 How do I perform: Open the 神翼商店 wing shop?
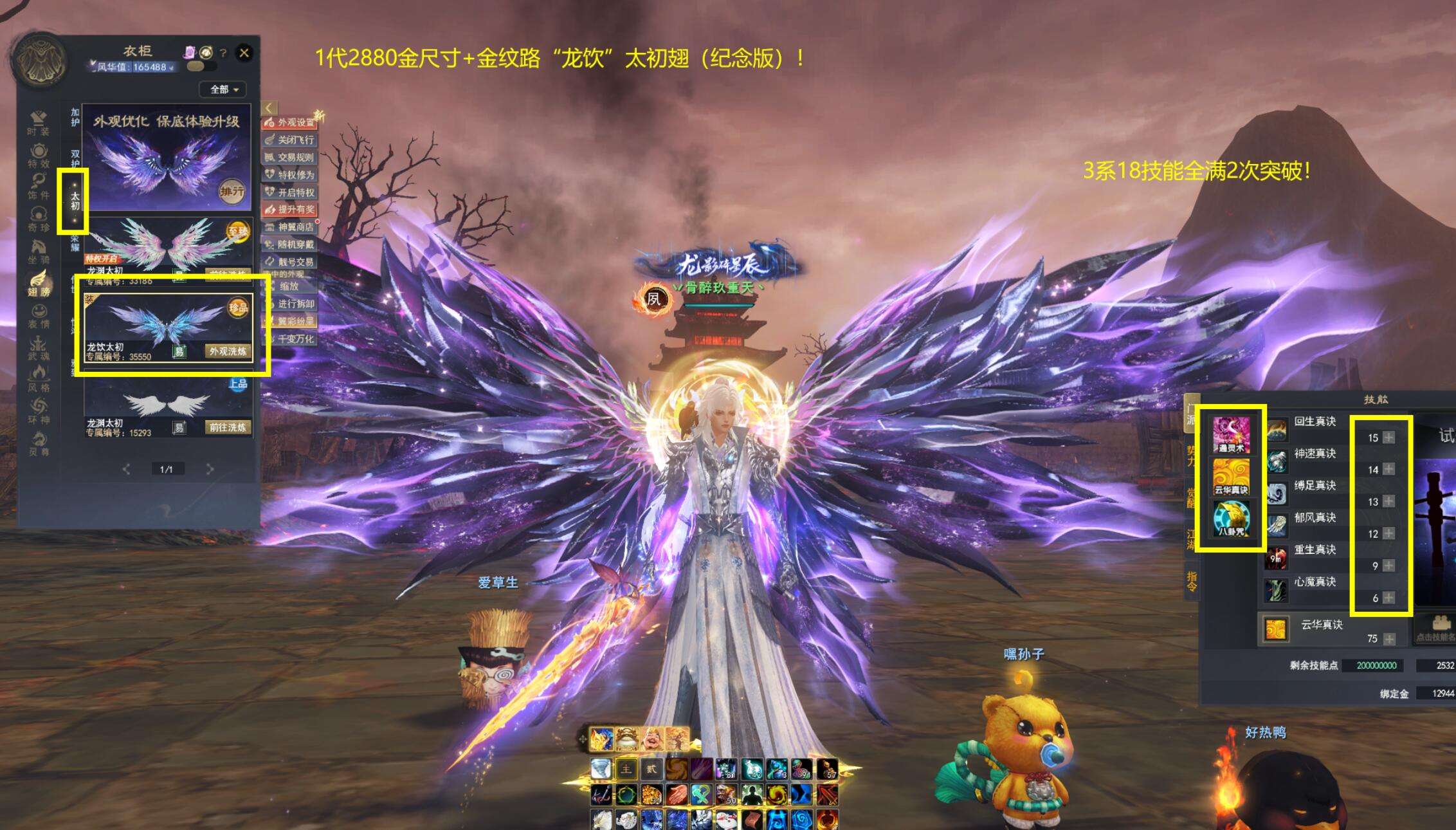(290, 227)
